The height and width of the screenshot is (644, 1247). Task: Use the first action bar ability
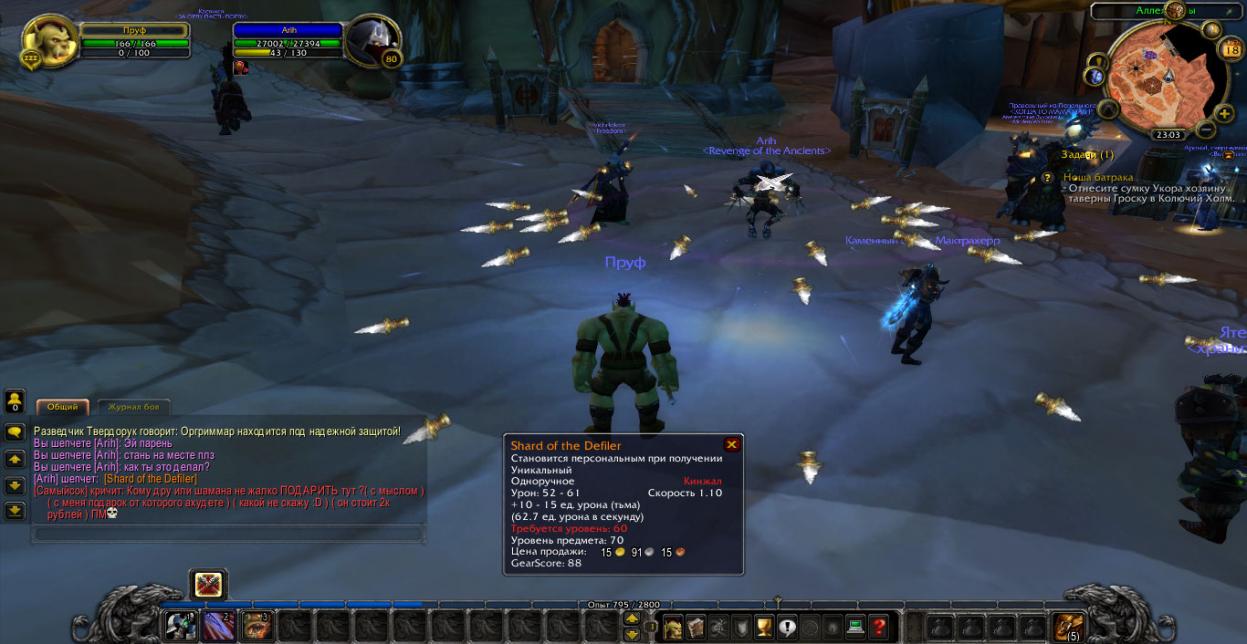click(181, 626)
